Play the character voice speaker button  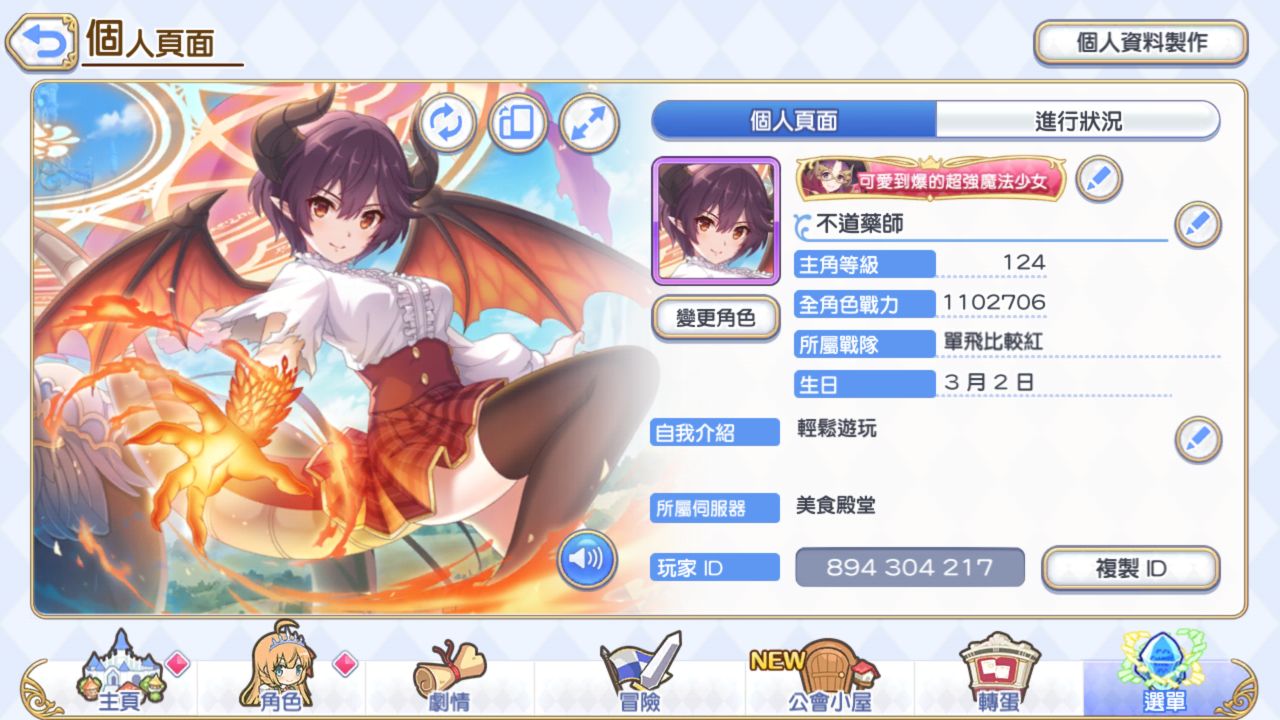[587, 559]
